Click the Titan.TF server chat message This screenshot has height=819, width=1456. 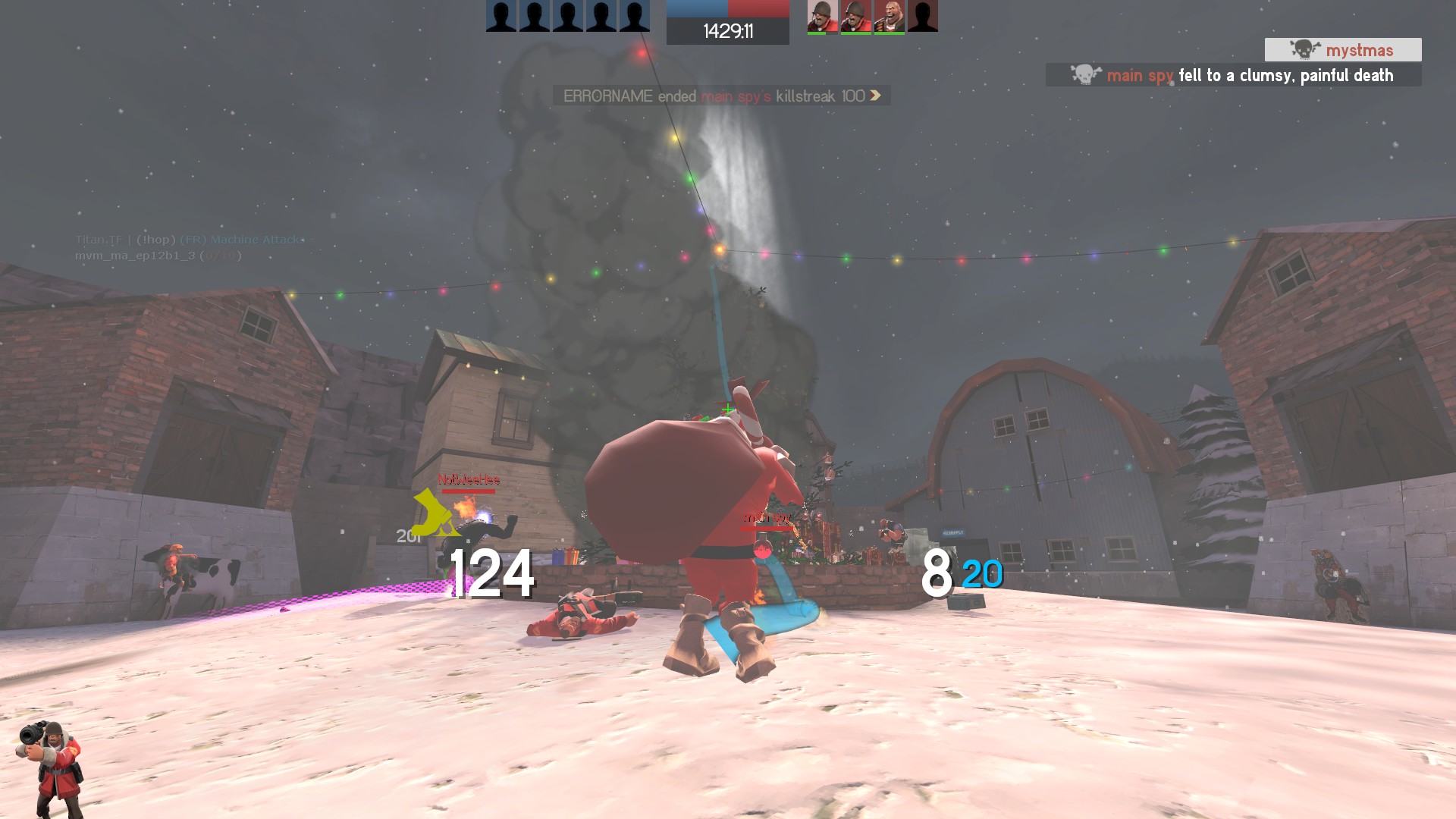coord(190,240)
